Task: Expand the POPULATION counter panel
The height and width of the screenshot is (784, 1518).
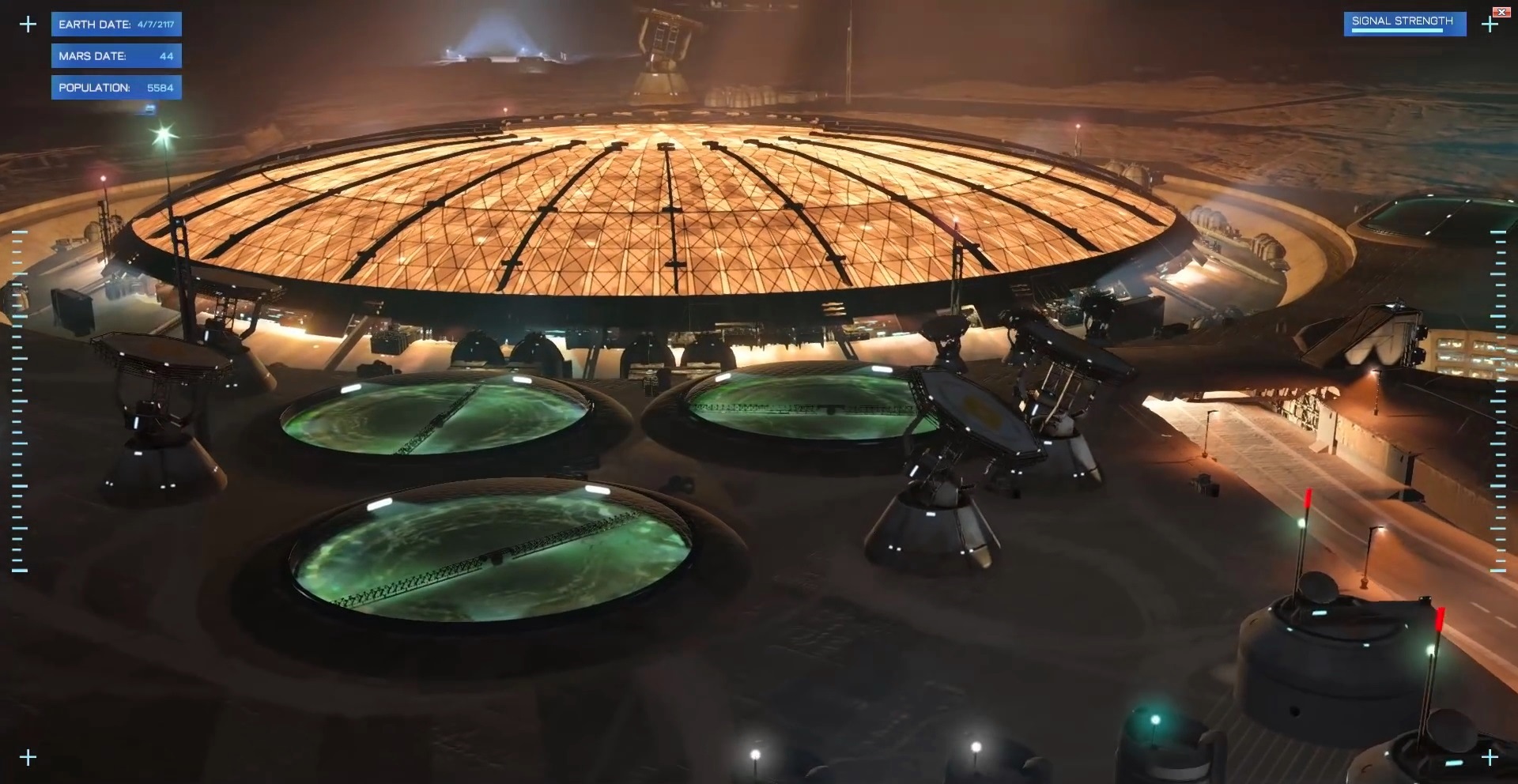Action: click(x=115, y=88)
